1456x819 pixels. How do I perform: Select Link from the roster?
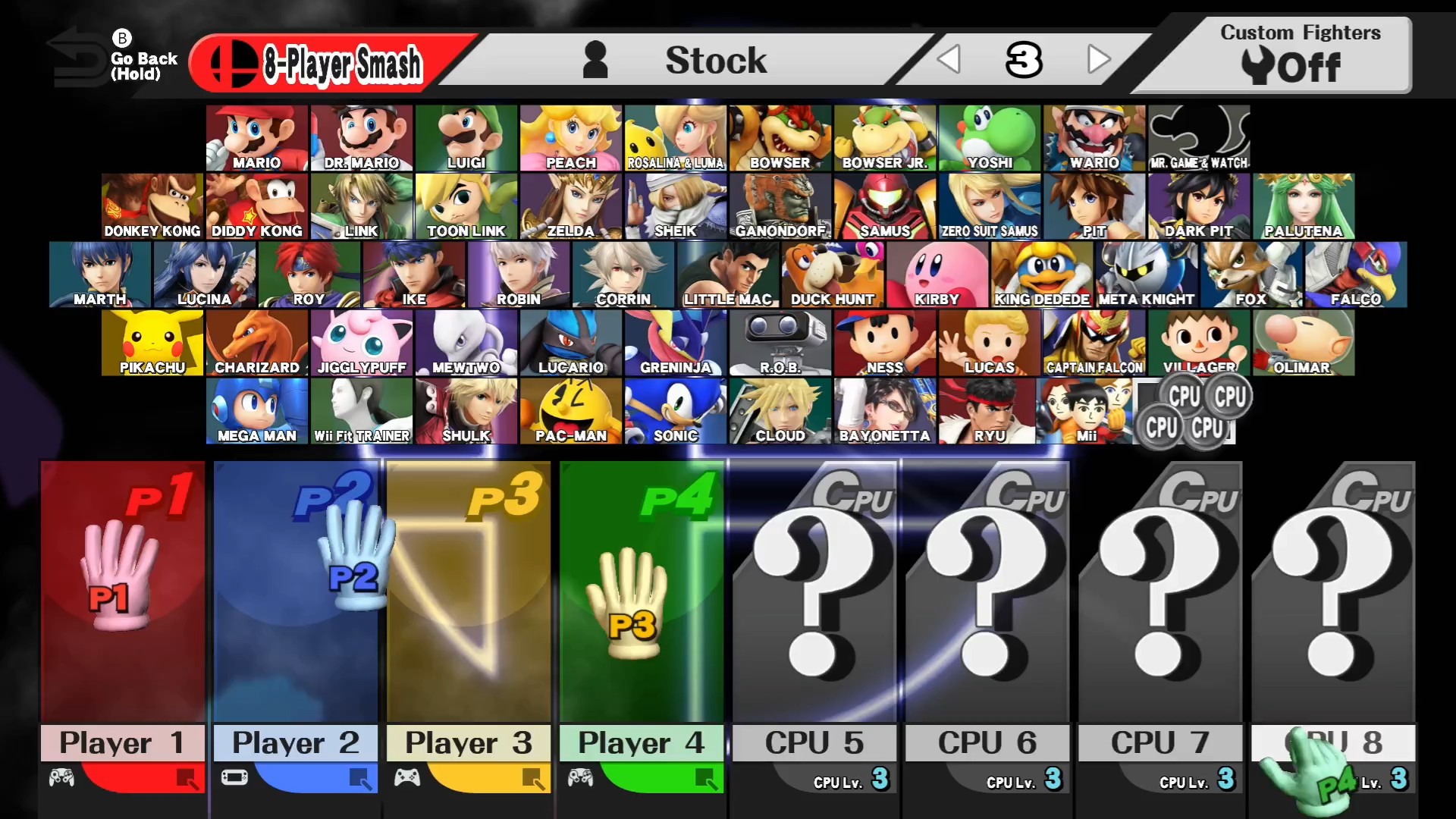[361, 205]
